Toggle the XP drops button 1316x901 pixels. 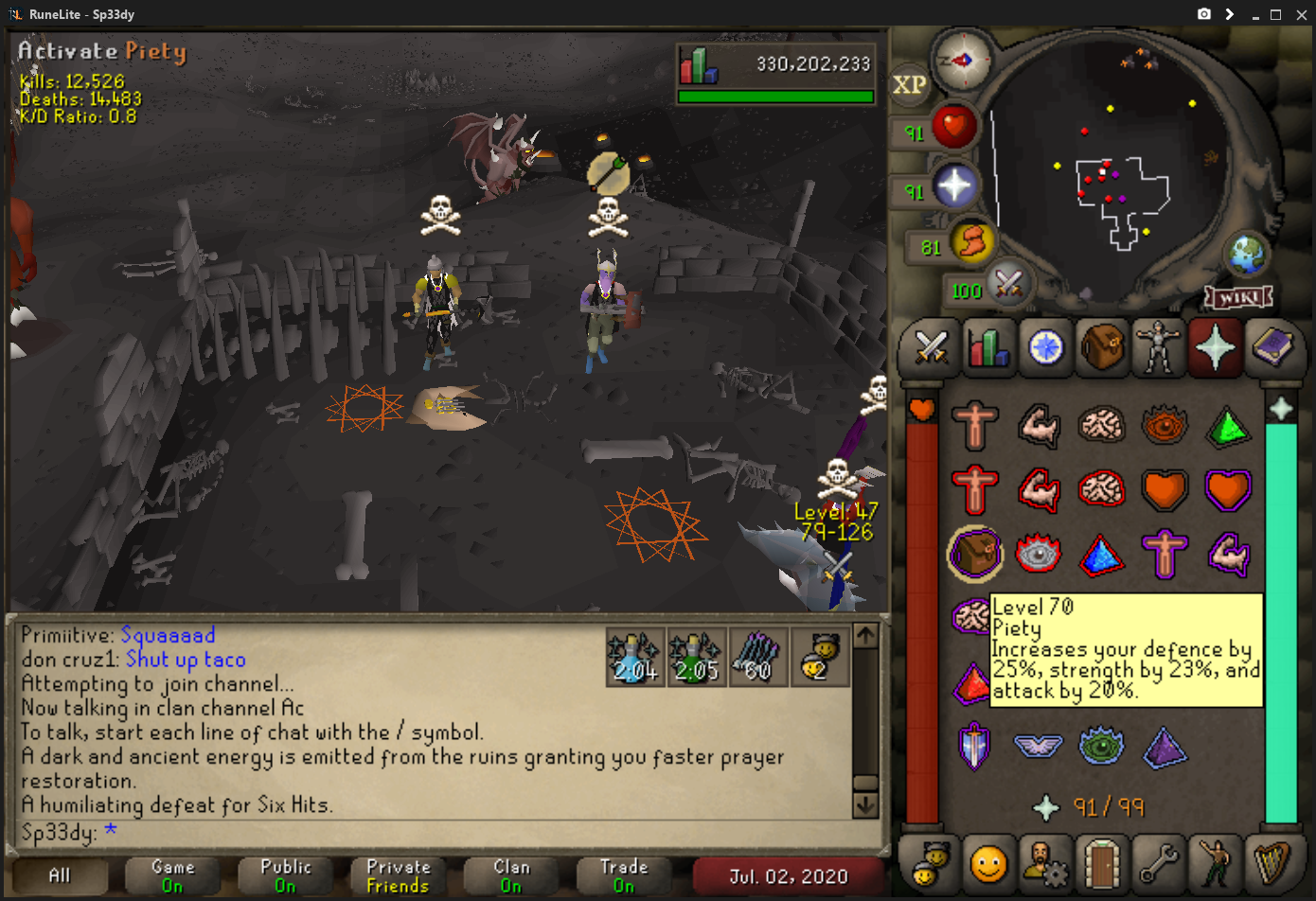coord(909,85)
